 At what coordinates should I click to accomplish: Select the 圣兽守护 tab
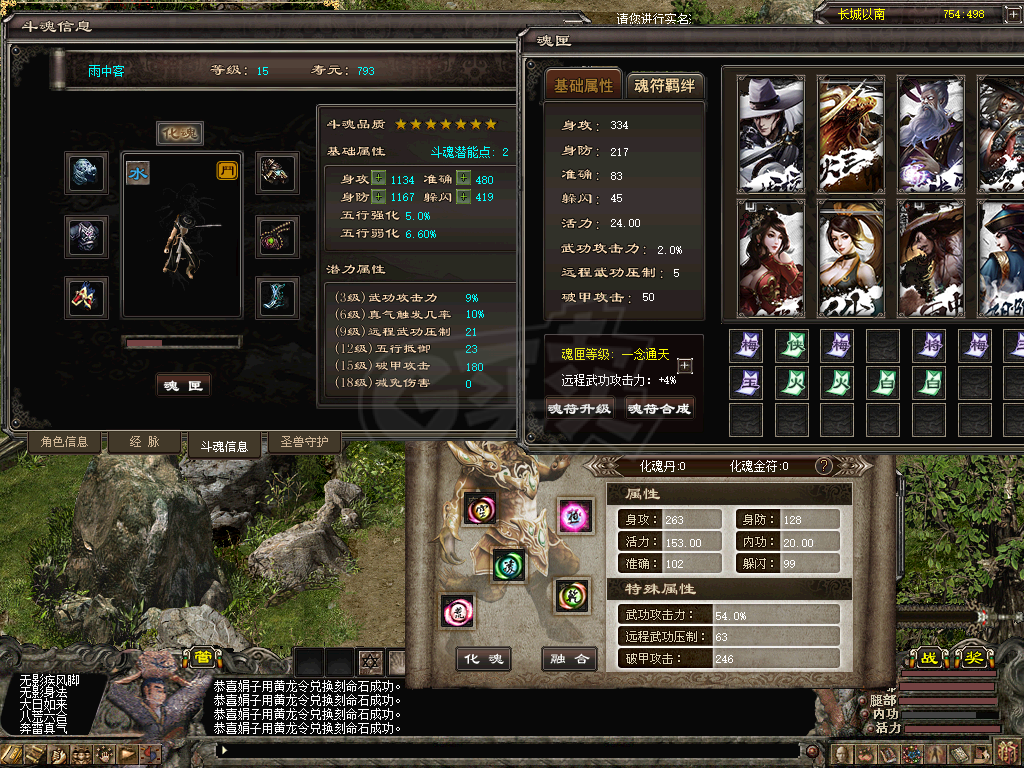pos(304,442)
